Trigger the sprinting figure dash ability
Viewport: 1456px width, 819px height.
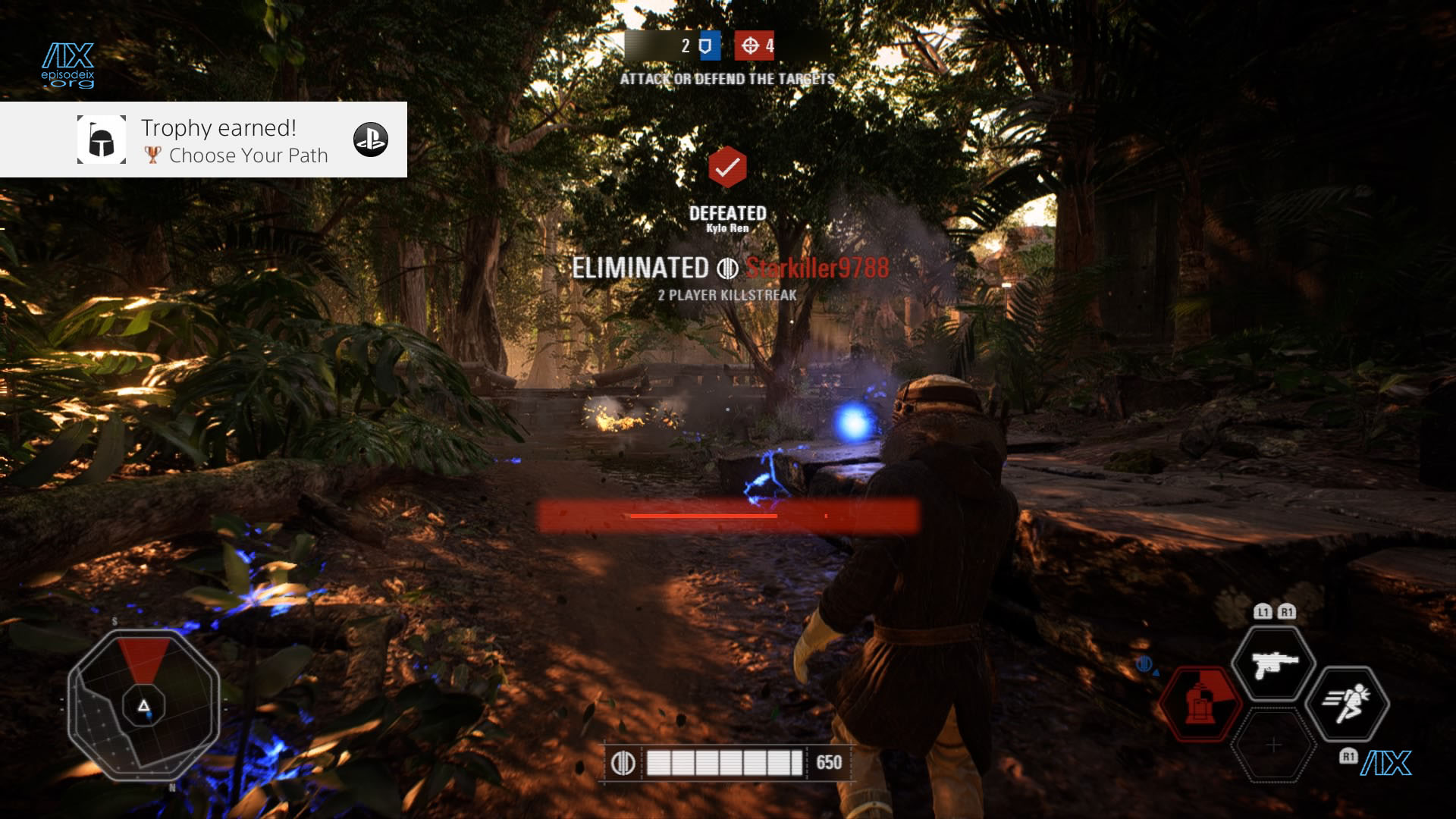click(x=1348, y=704)
